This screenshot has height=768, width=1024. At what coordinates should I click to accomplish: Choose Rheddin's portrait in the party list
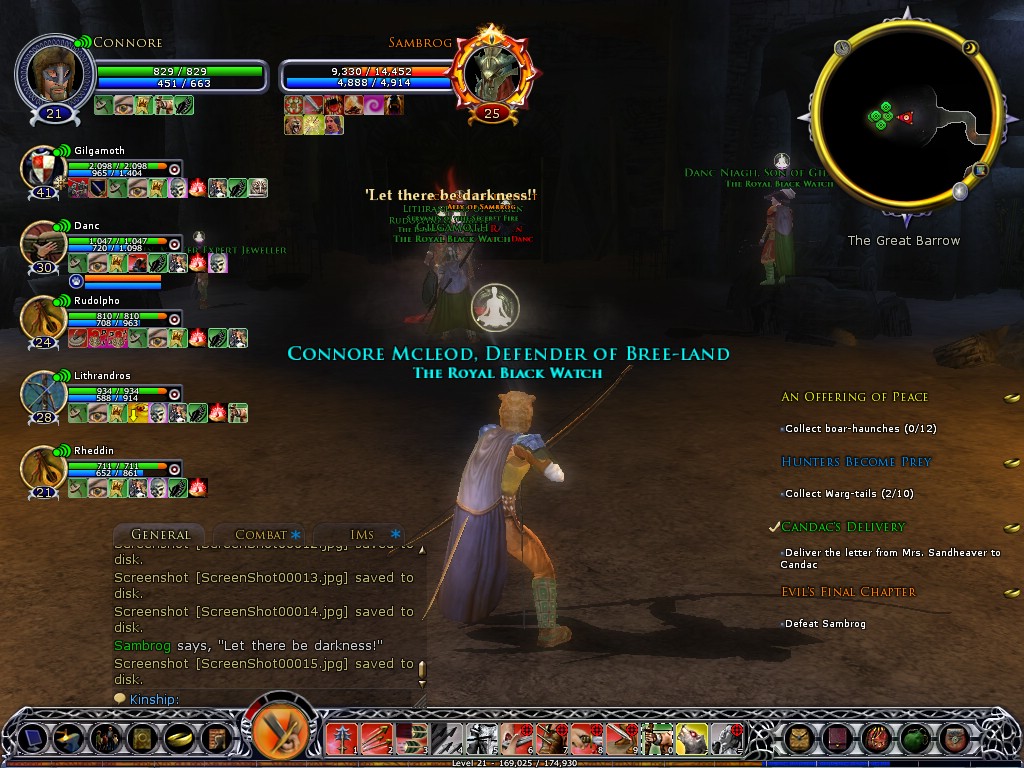click(x=43, y=469)
